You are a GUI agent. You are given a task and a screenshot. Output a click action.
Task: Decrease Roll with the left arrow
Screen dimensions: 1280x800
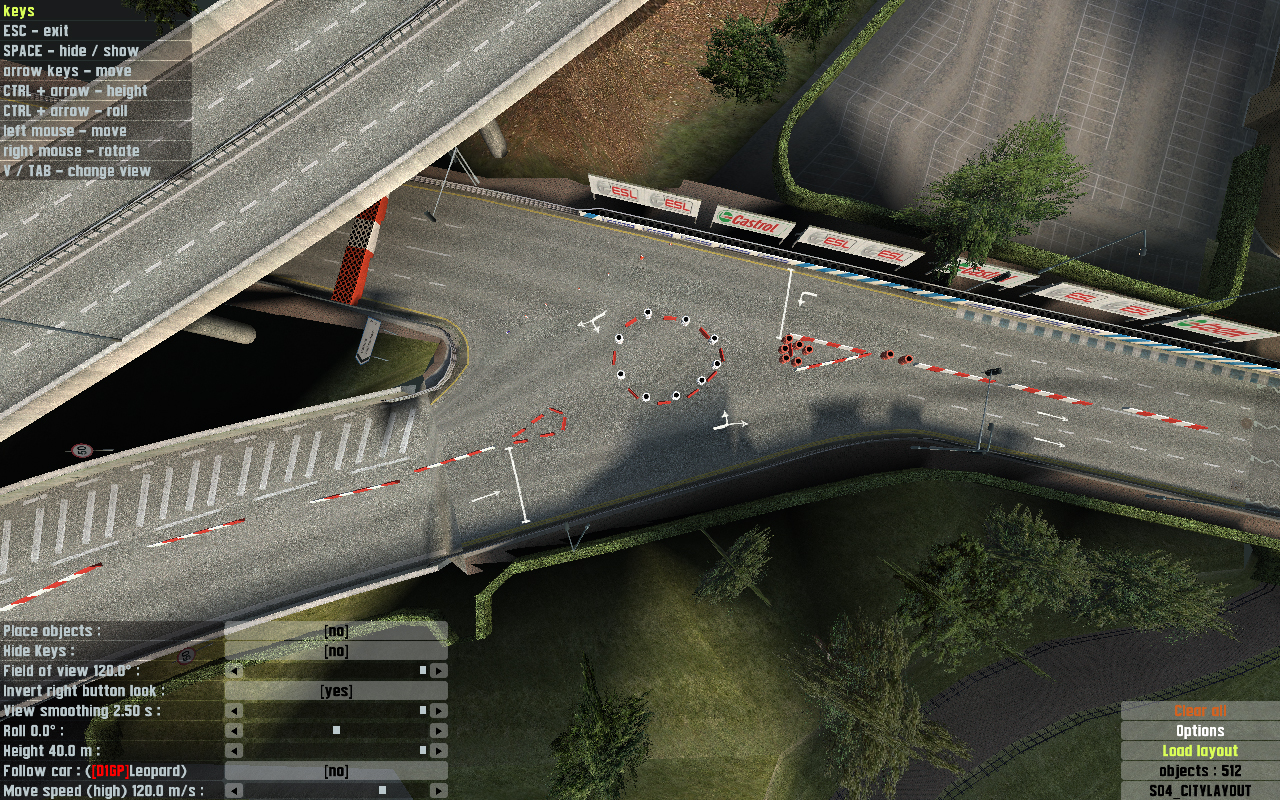click(234, 731)
